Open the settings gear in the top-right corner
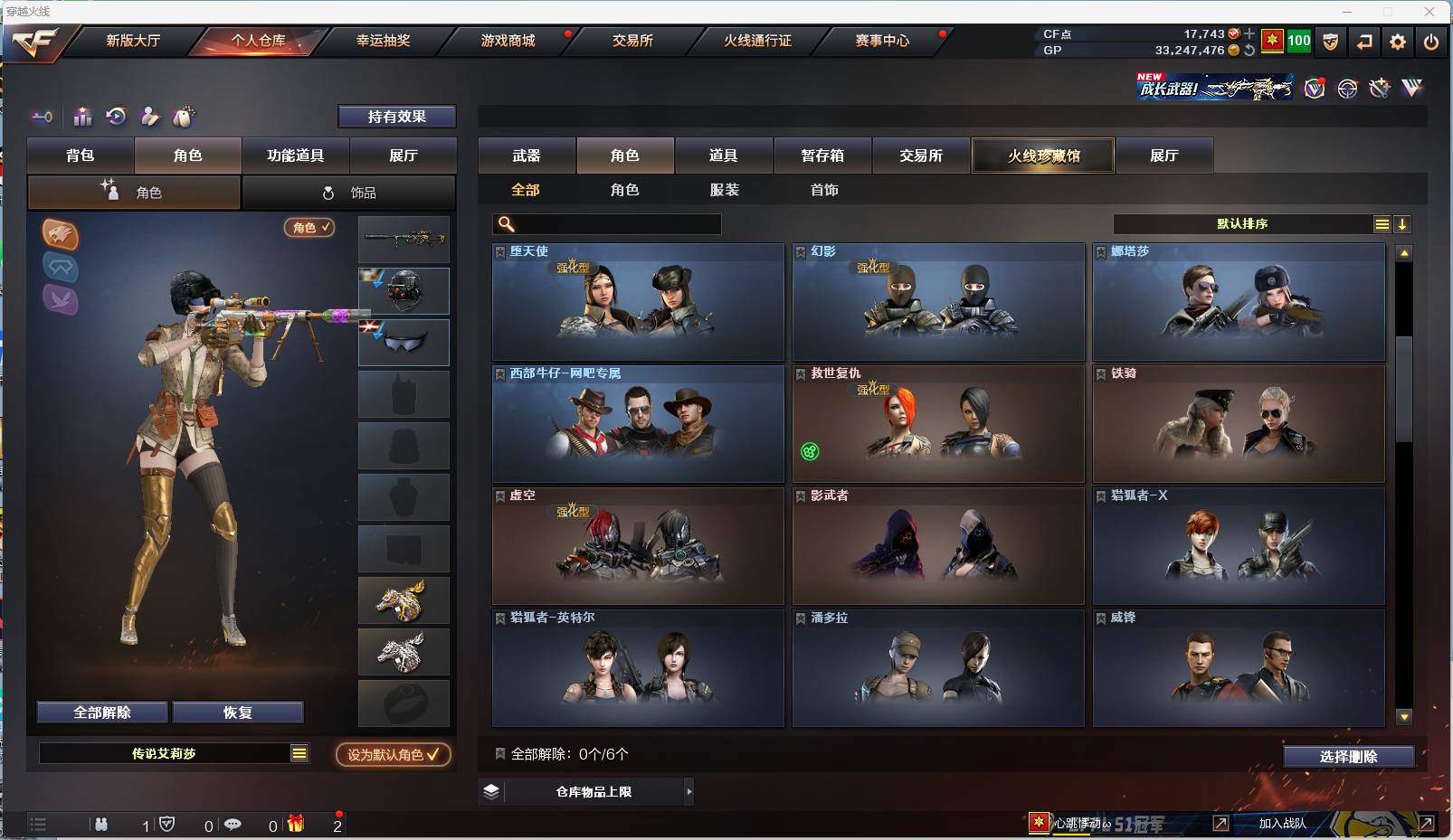The width and height of the screenshot is (1453, 840). point(1398,41)
